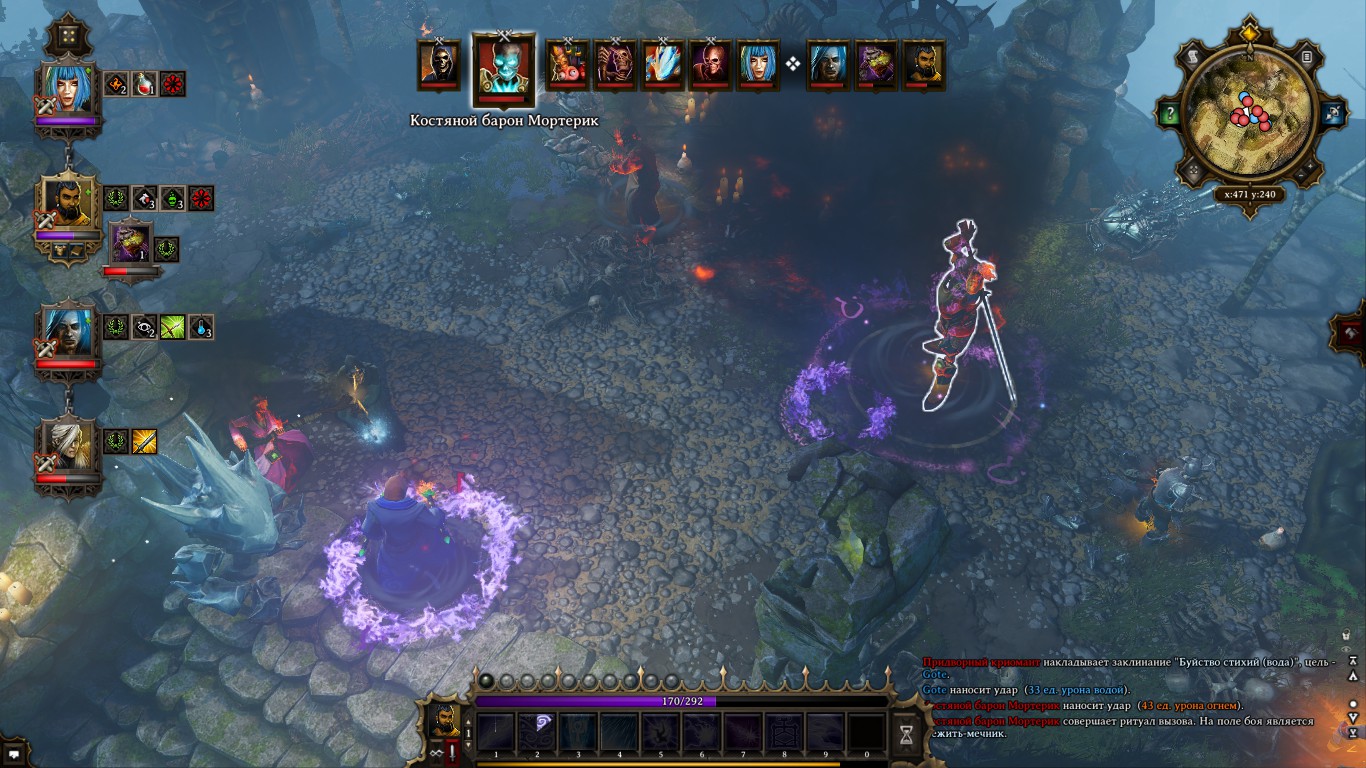Click the wreath status icon next to the third party member
This screenshot has width=1366, height=768.
tap(115, 326)
